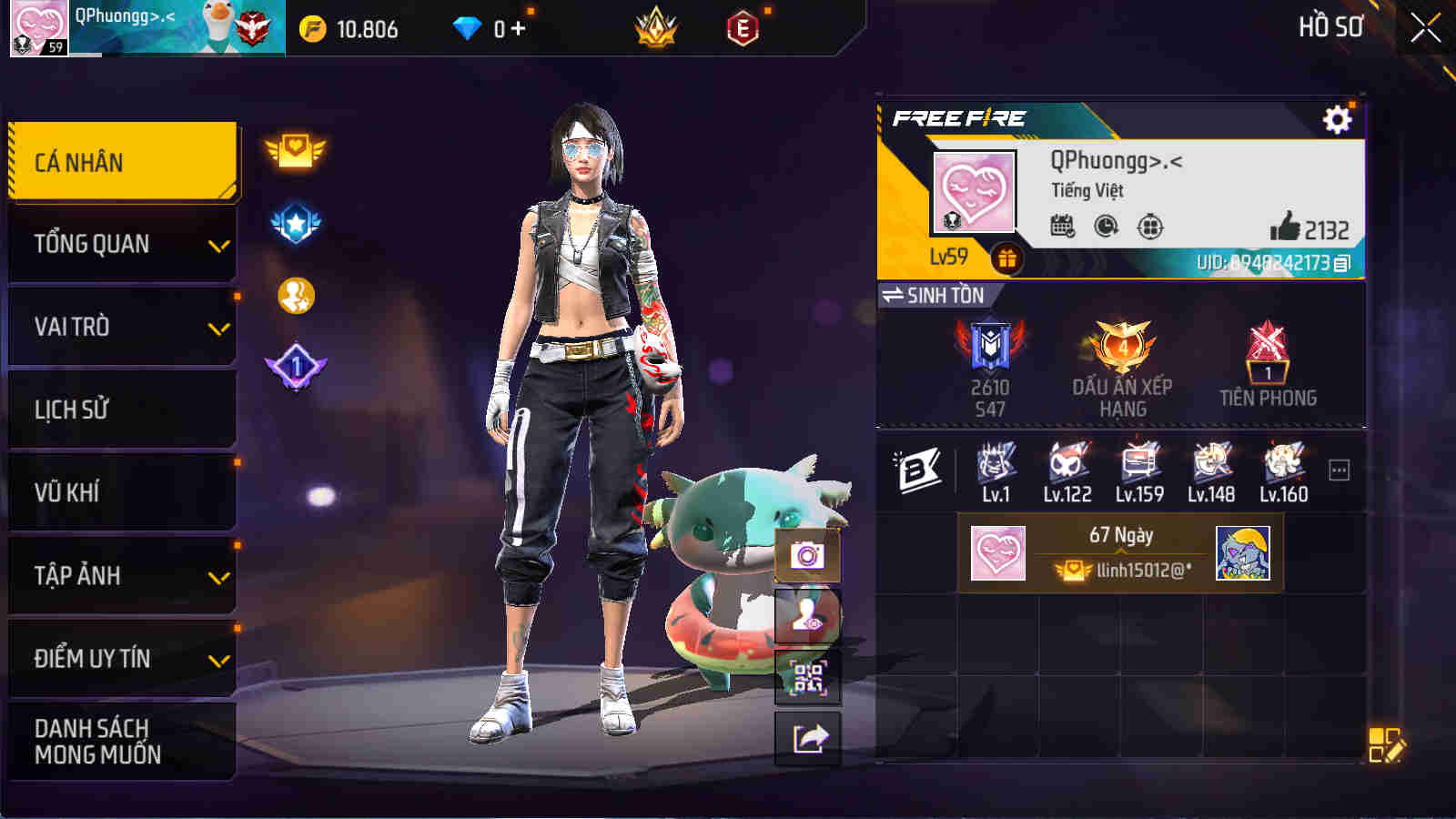The width and height of the screenshot is (1456, 819).
Task: Expand the ĐIỂM UY TÍN section
Action: point(123,660)
